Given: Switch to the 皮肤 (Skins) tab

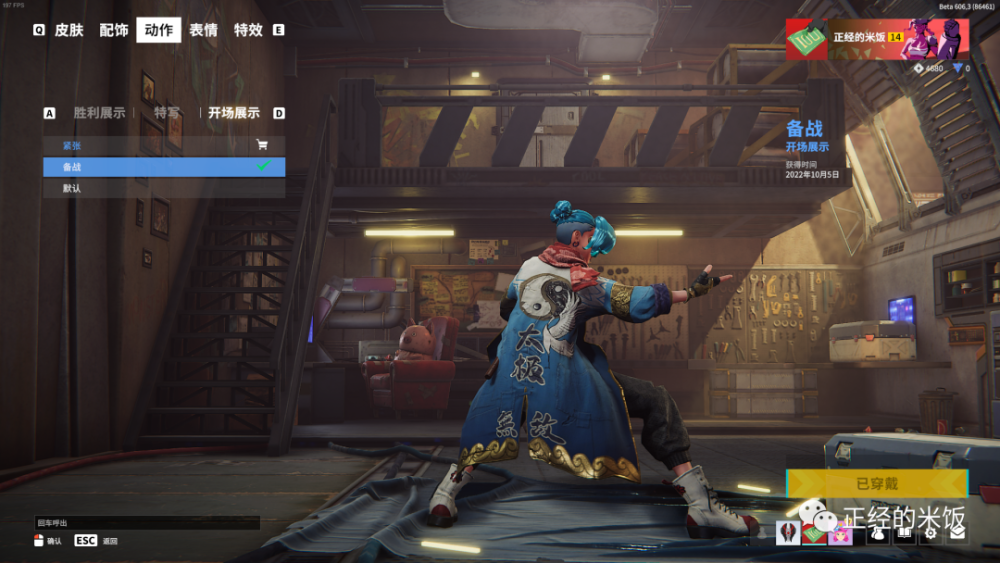Looking at the screenshot, I should click(x=69, y=30).
